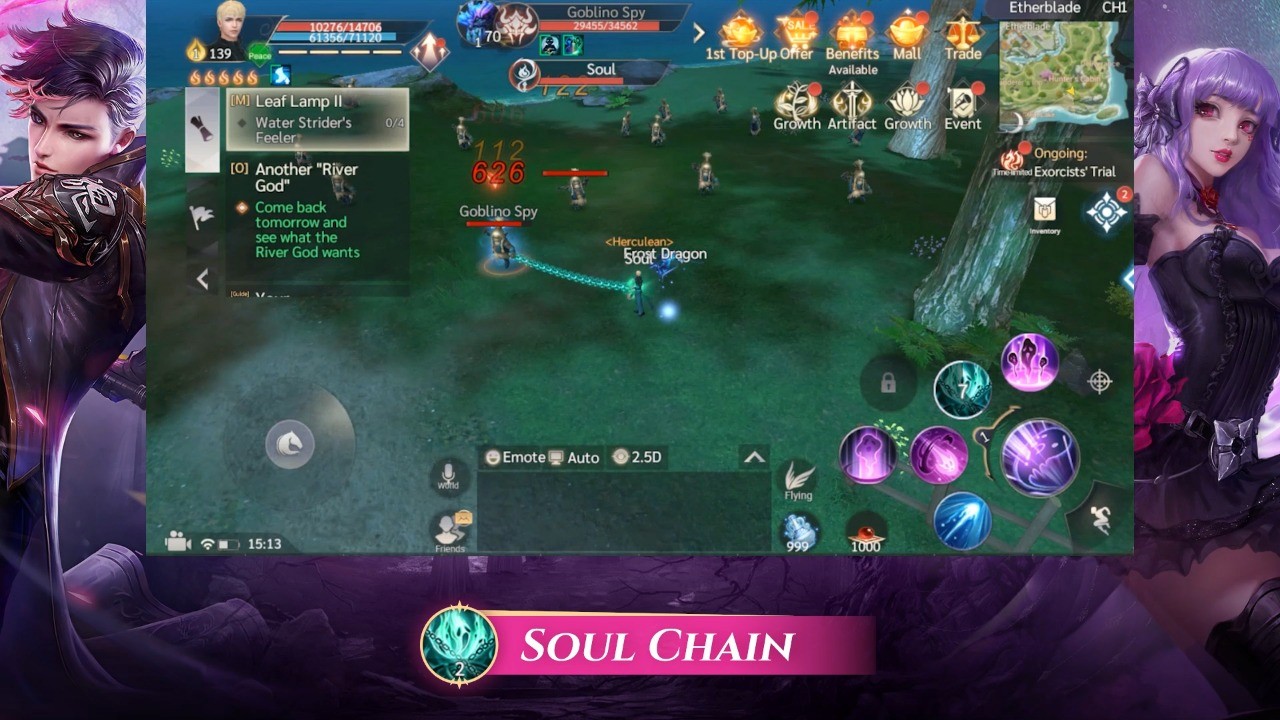The width and height of the screenshot is (1280, 720).
Task: Open the Mall
Action: (906, 32)
